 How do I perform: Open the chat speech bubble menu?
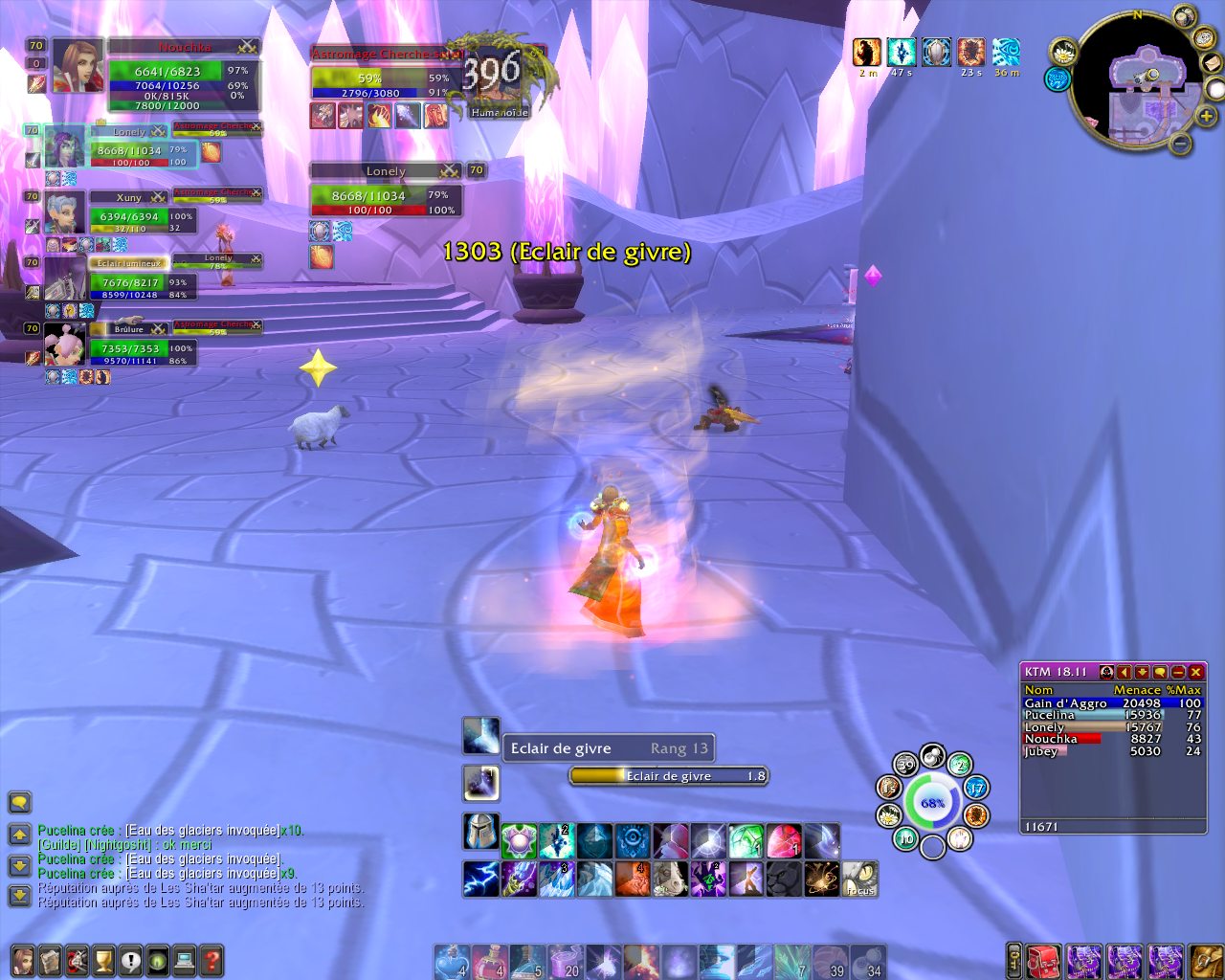(x=19, y=802)
